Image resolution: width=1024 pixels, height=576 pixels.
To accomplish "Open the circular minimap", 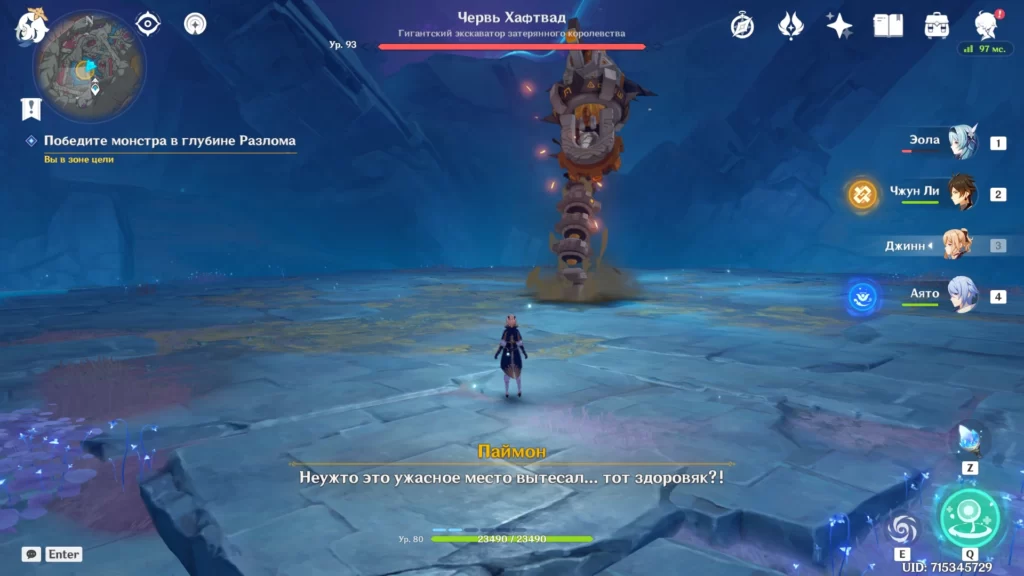I will 89,66.
